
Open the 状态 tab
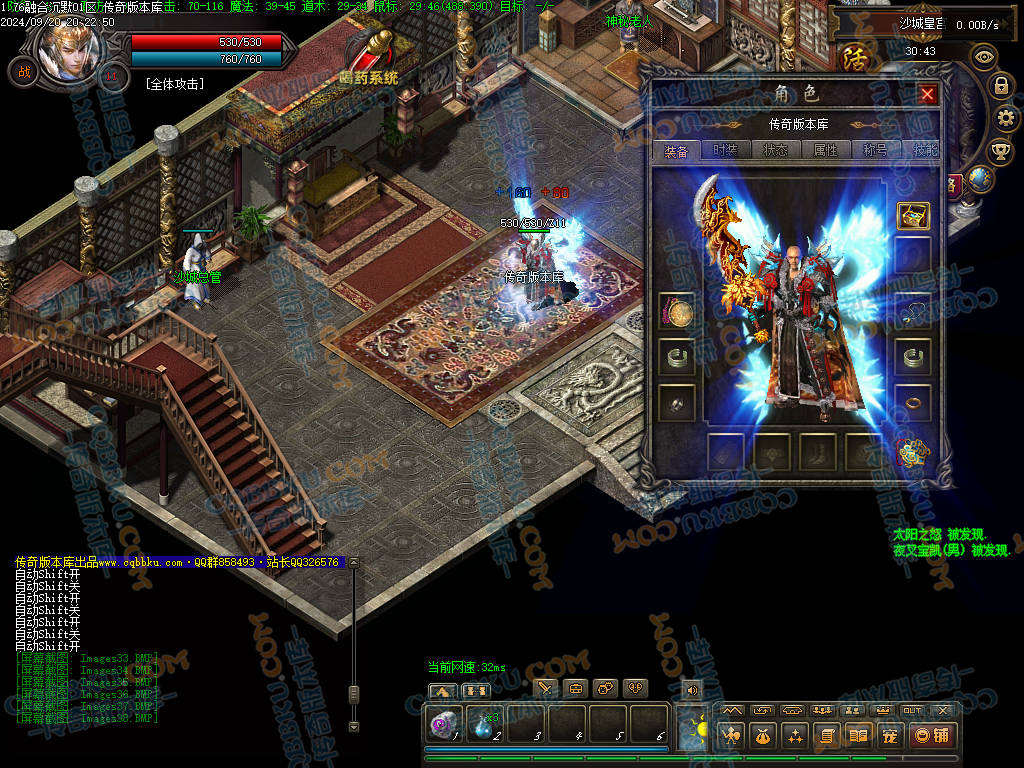coord(775,150)
